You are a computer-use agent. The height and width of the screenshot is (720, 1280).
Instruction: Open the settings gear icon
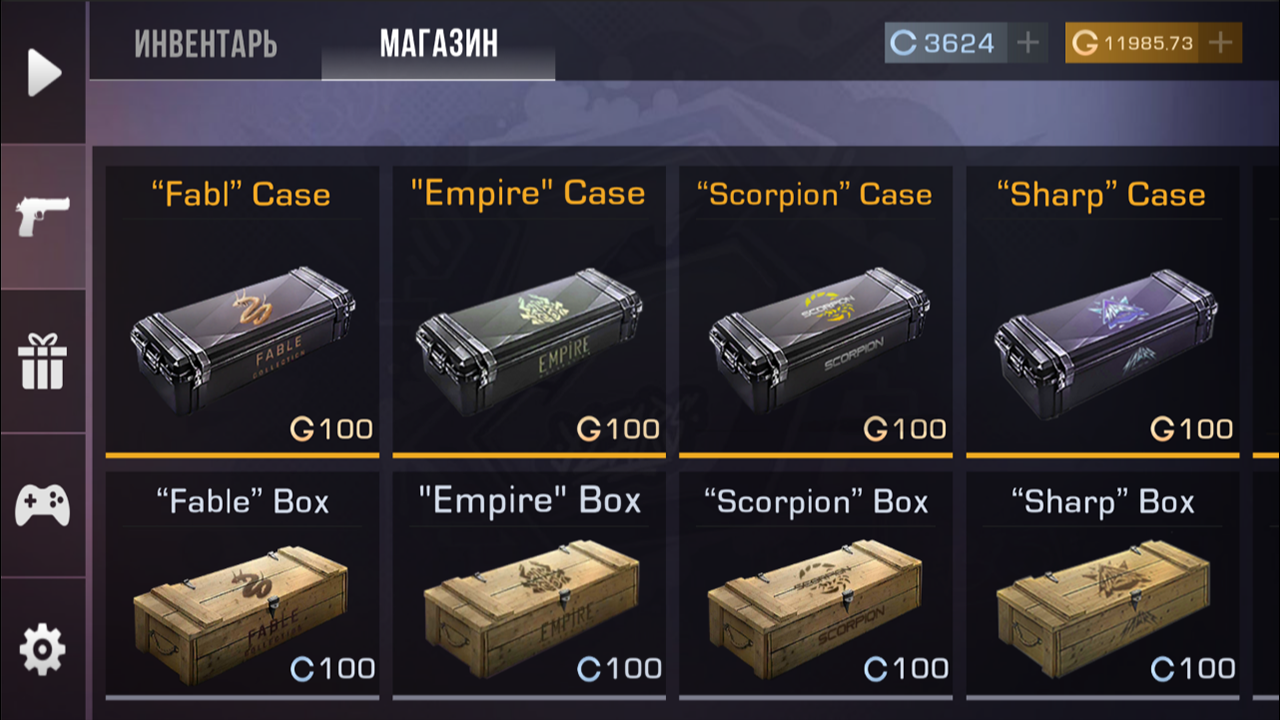pos(42,646)
